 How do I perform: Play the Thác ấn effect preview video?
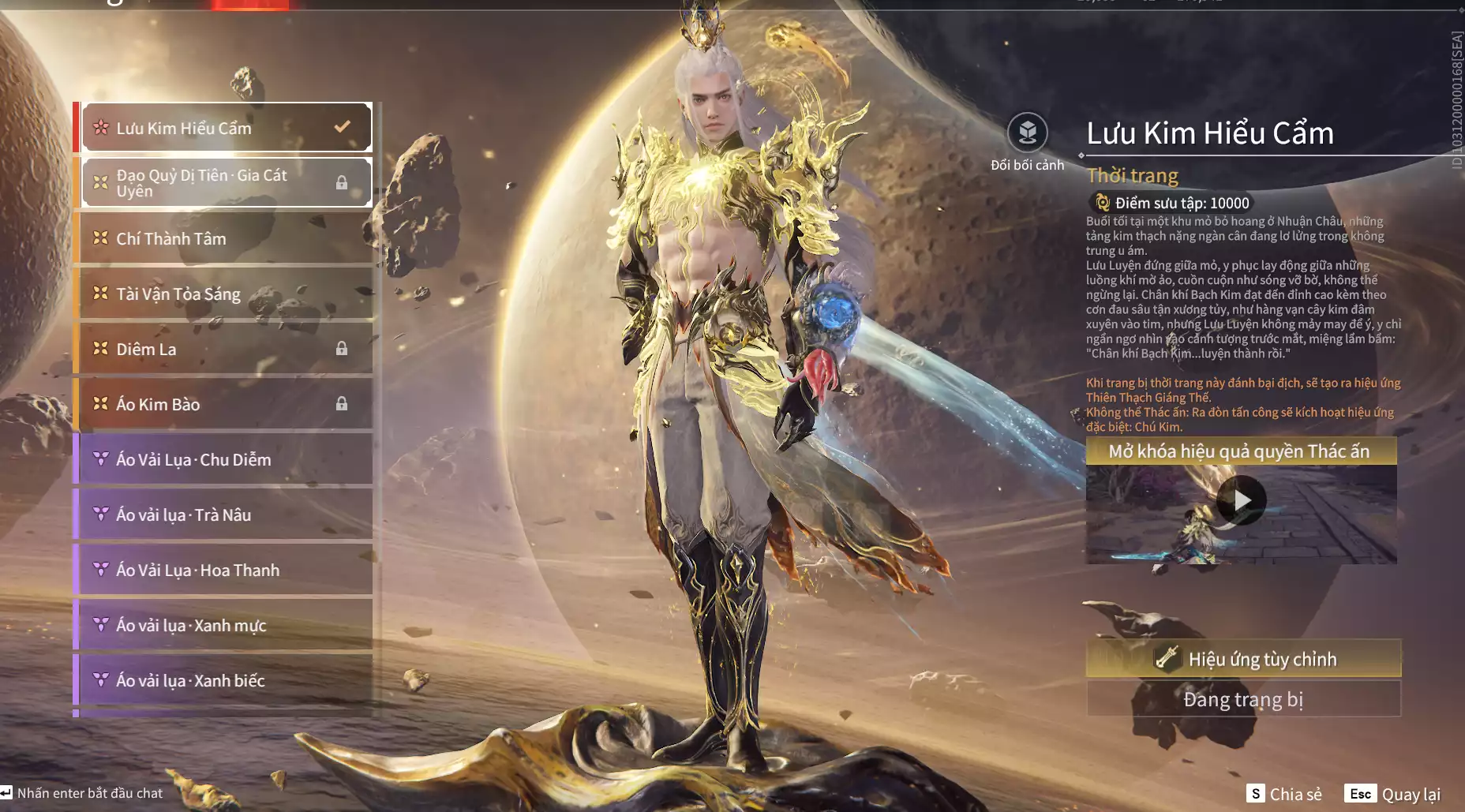click(x=1241, y=500)
